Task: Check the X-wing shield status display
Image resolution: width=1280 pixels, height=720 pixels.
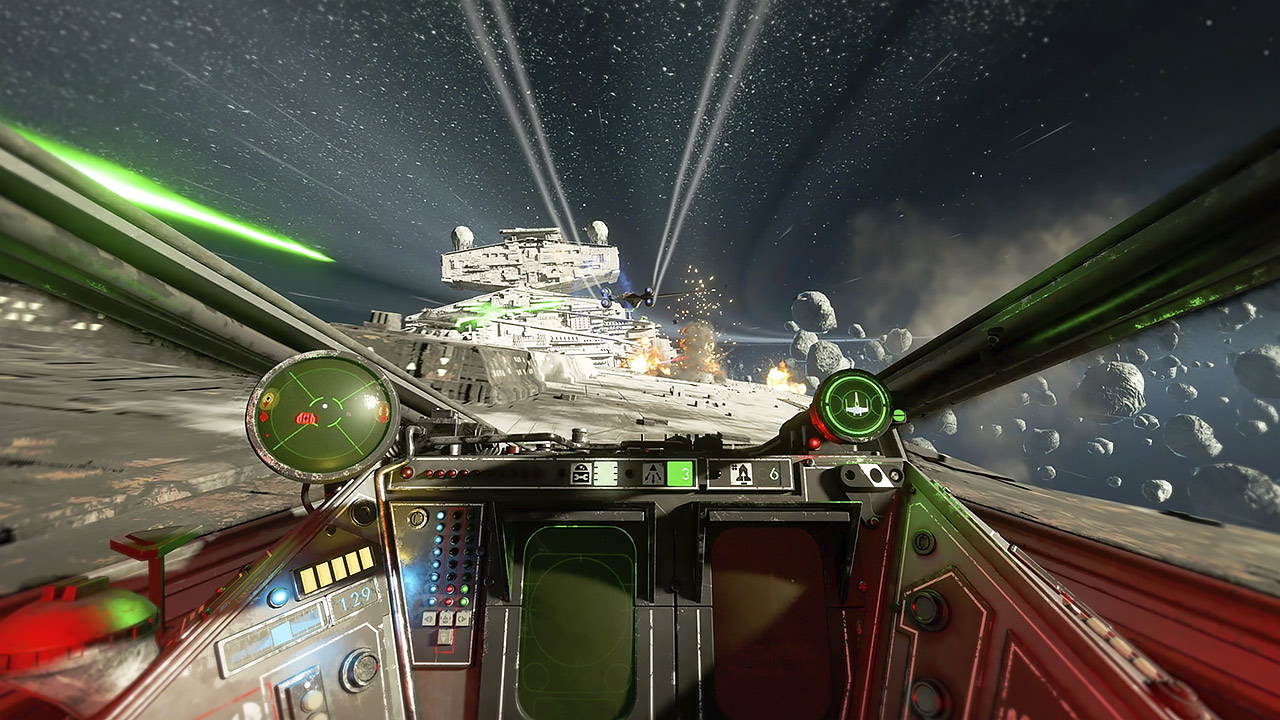Action: [x=852, y=405]
